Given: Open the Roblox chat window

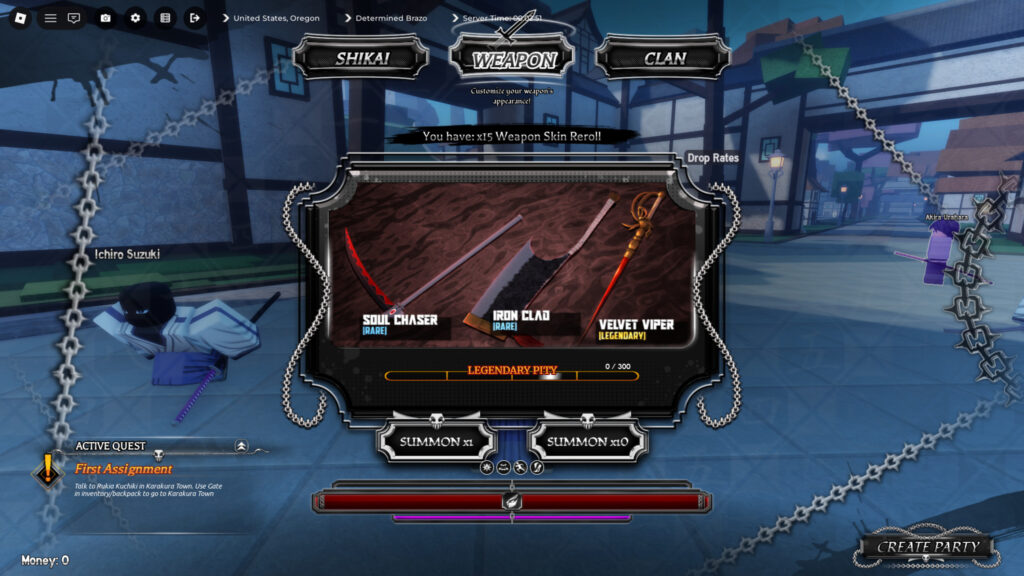Looking at the screenshot, I should coord(74,18).
